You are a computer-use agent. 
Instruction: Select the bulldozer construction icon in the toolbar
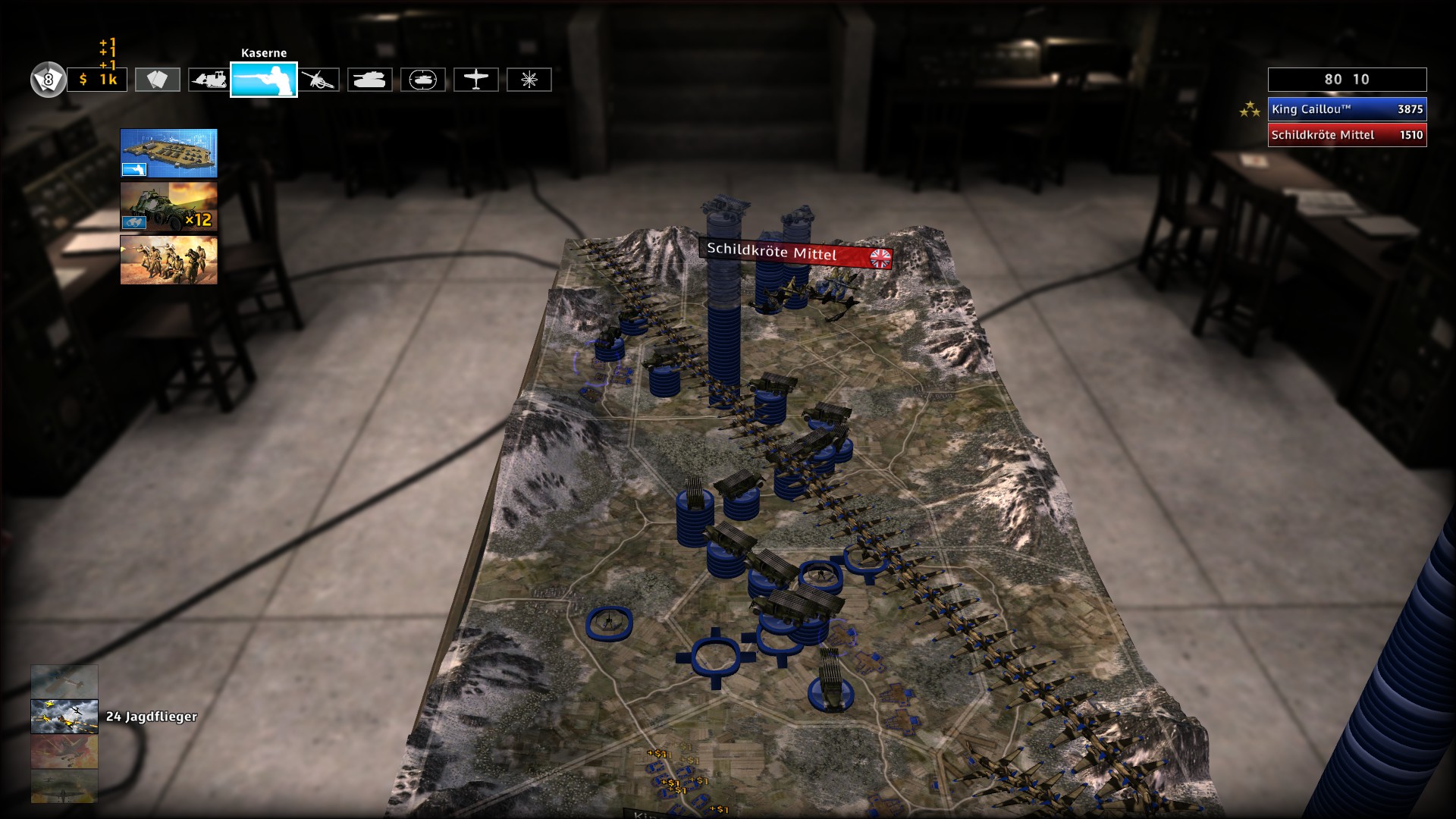pyautogui.click(x=208, y=80)
